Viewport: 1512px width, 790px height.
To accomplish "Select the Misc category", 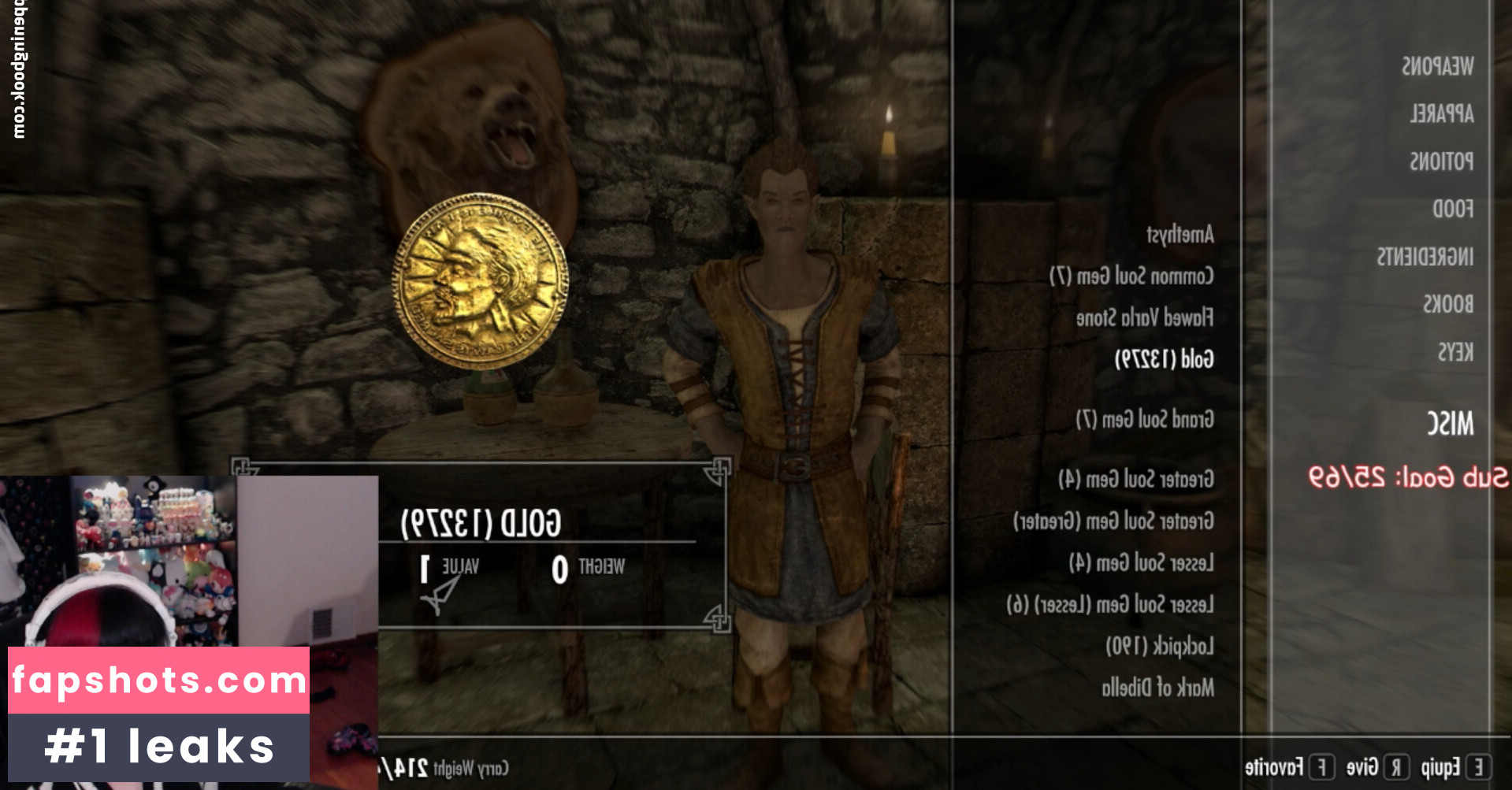I will coord(1450,424).
